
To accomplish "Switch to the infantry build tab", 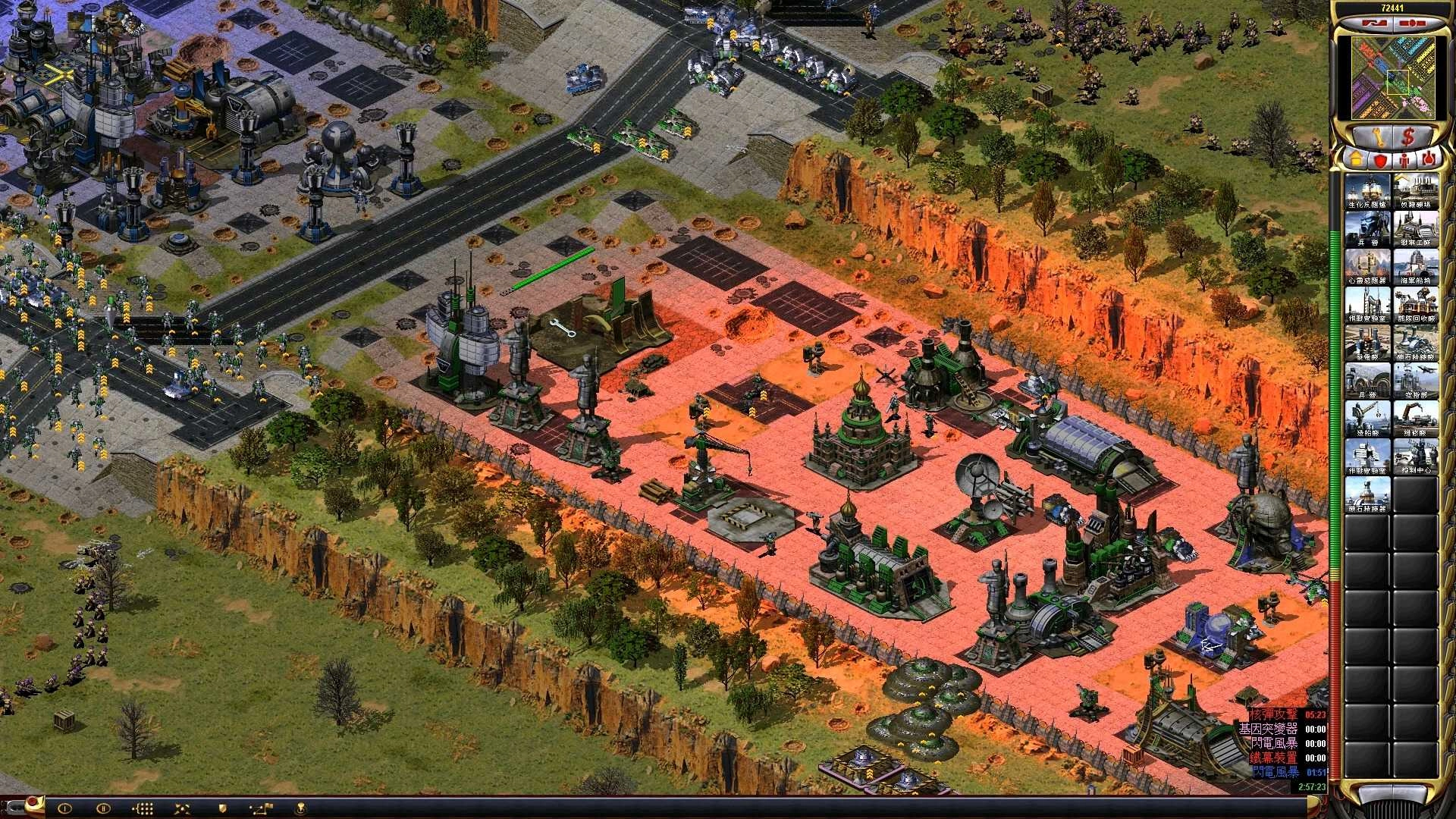I will coord(1404,160).
